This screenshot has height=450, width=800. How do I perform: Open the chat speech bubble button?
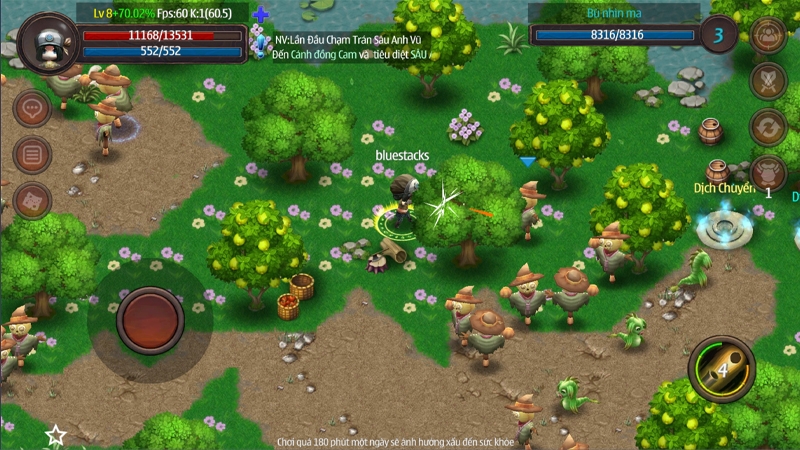point(32,108)
